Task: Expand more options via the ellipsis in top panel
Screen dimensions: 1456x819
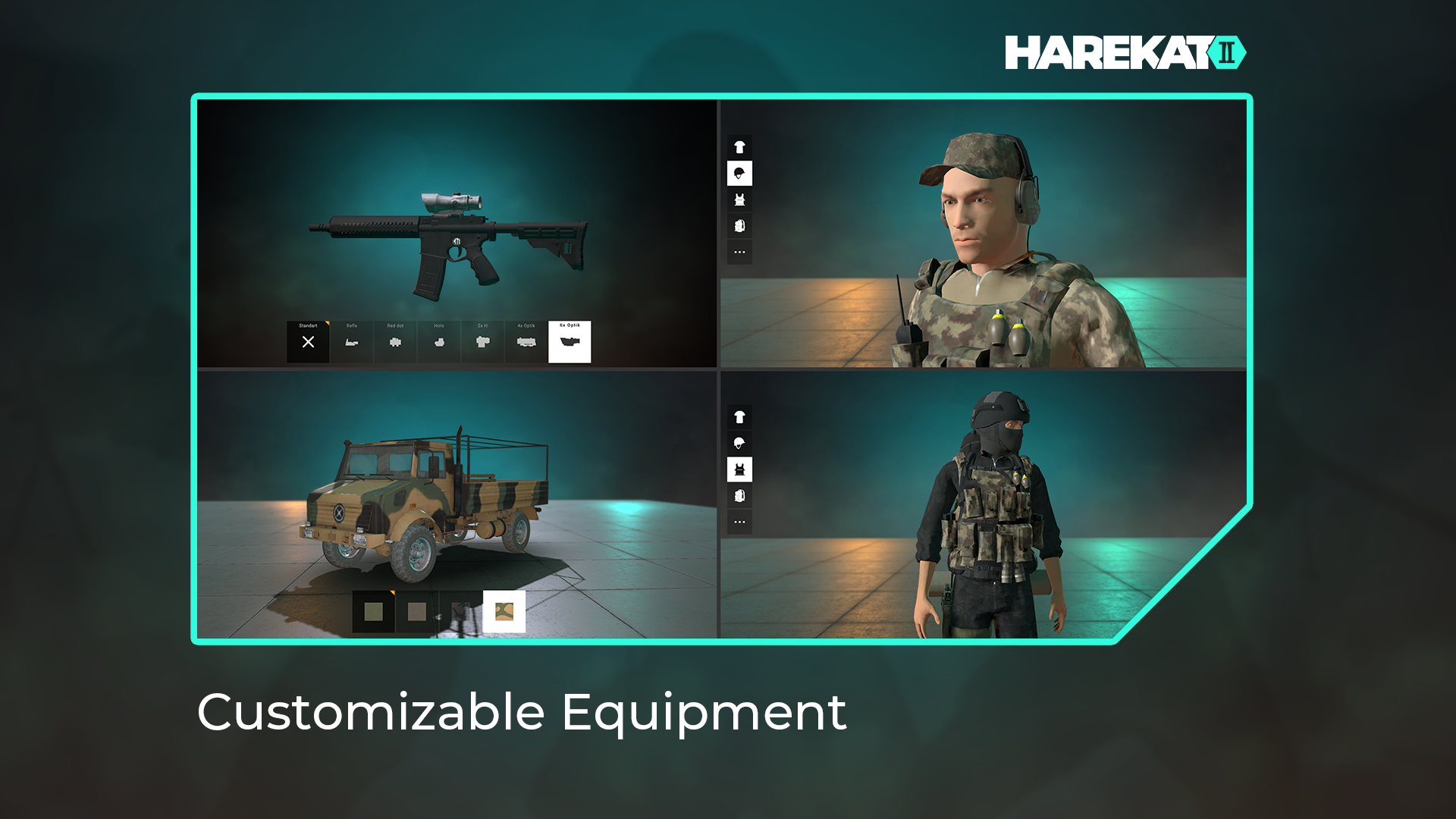Action: (x=739, y=250)
